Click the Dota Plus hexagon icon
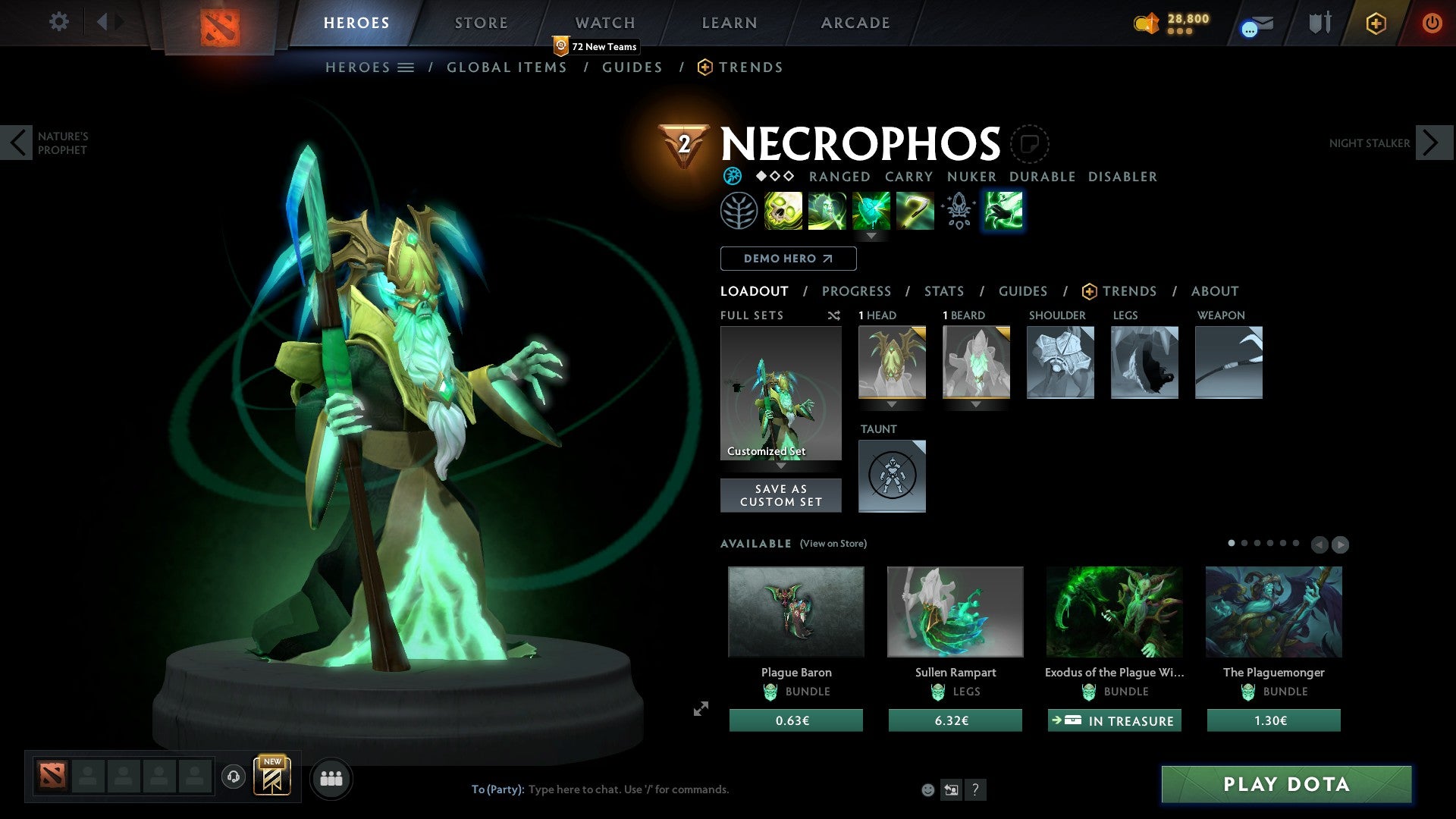Screen dimensions: 1456x819 [x=1375, y=24]
